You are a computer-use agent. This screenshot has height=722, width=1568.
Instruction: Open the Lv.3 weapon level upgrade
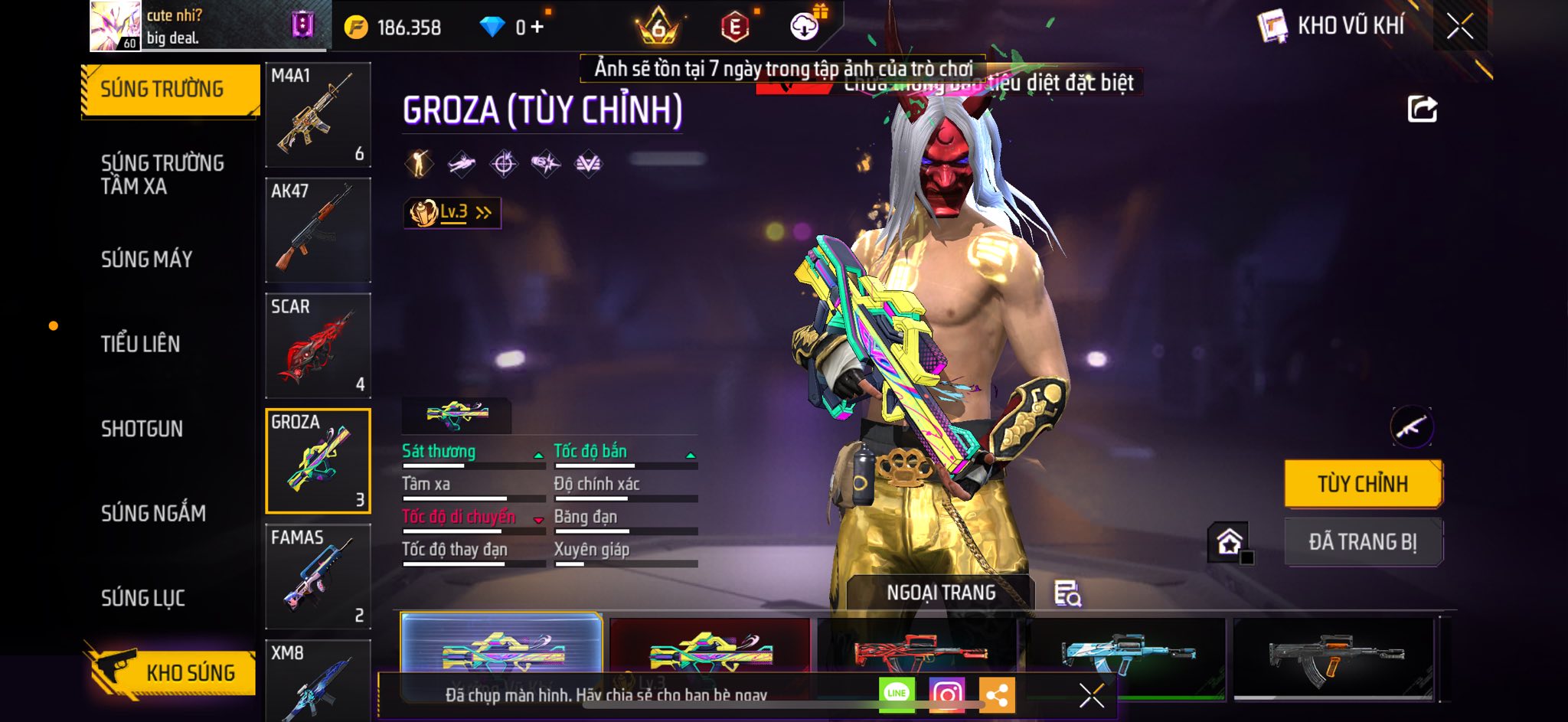[x=452, y=213]
